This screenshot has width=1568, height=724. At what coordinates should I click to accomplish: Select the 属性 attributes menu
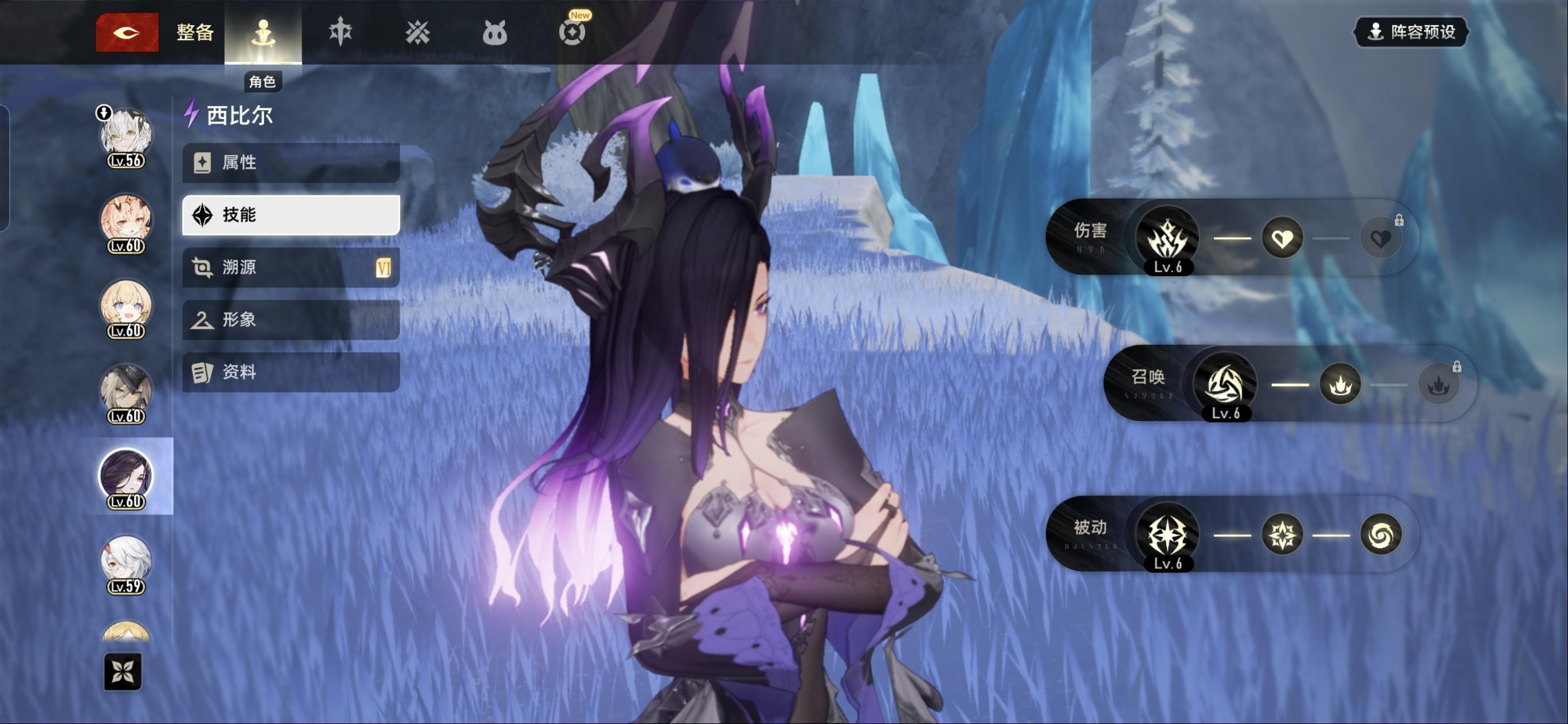(291, 163)
